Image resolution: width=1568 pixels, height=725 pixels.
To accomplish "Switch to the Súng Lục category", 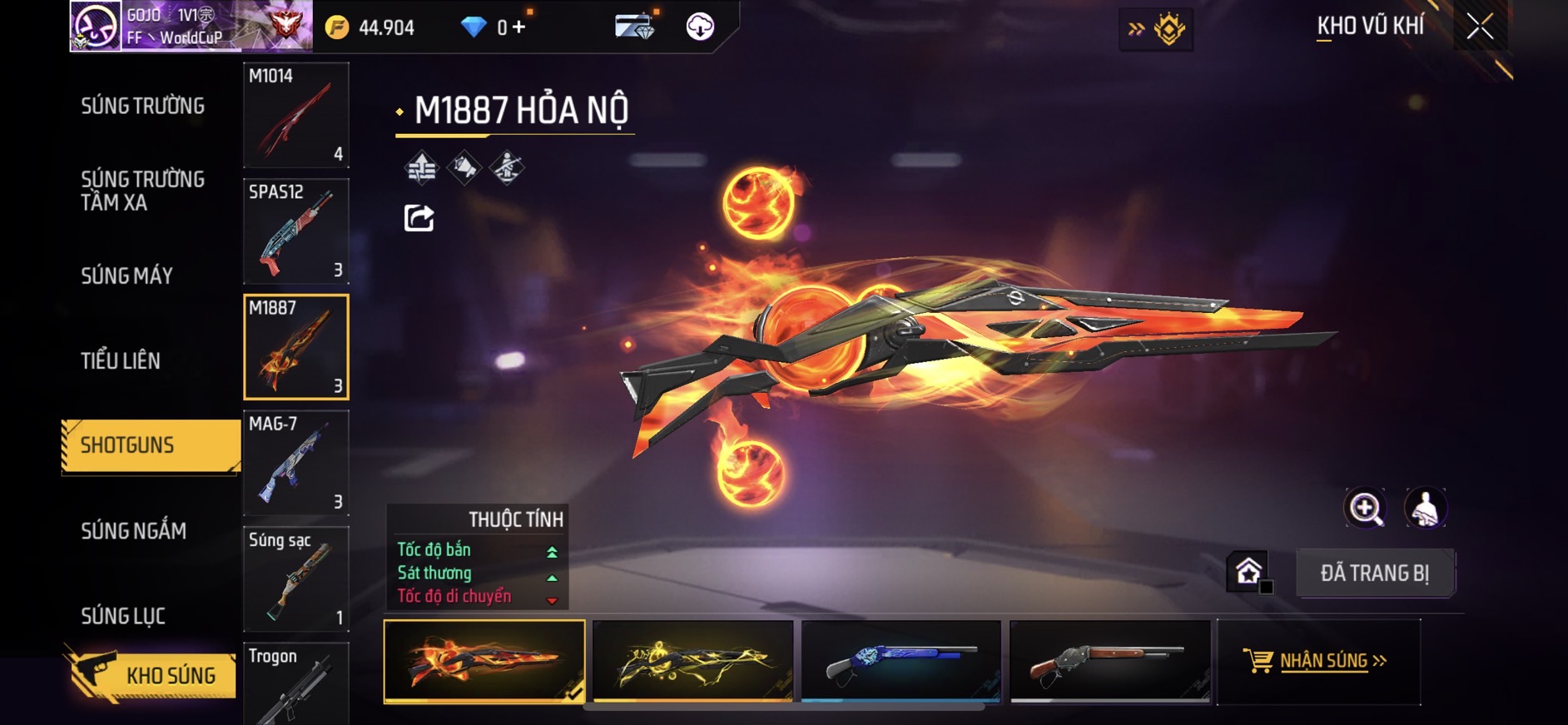I will tap(123, 616).
